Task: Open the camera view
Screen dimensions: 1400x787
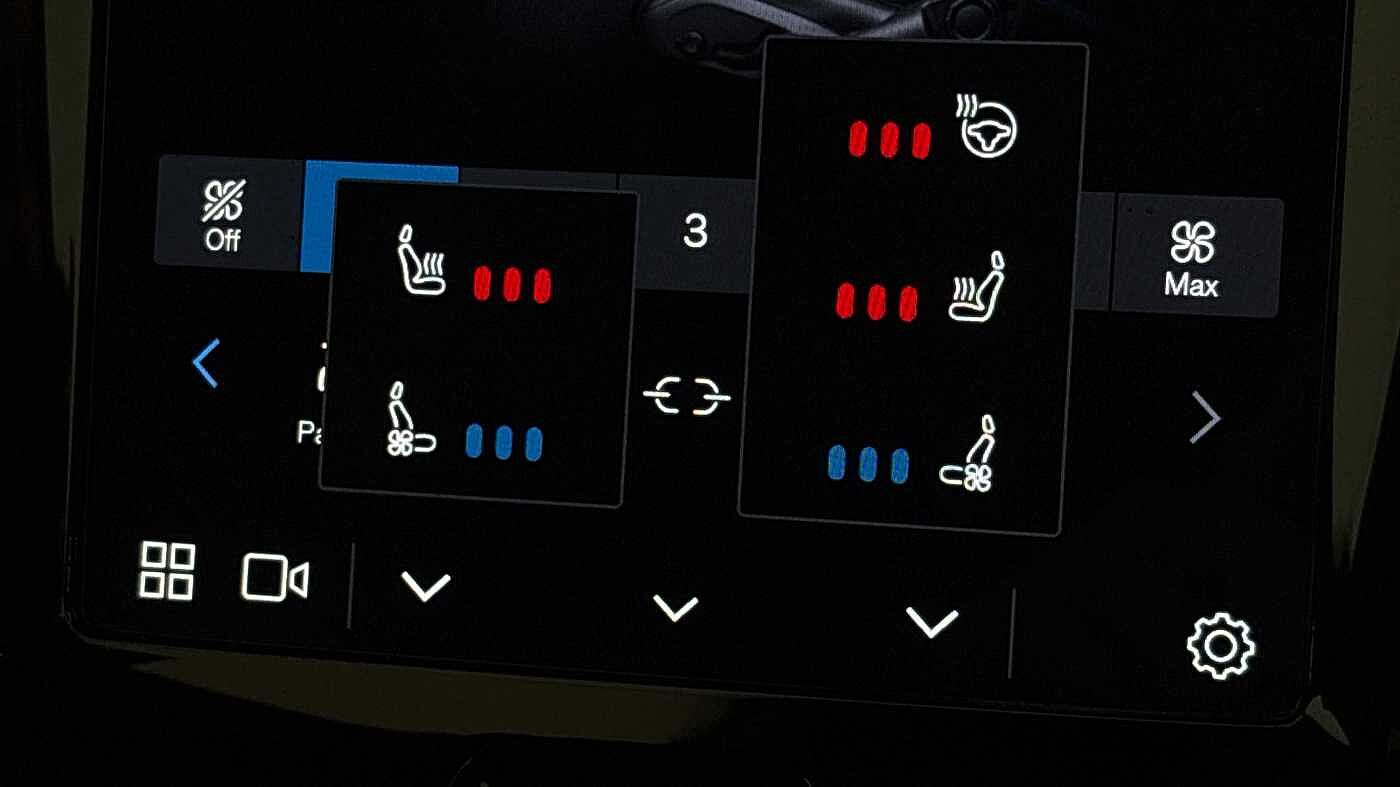Action: pos(275,578)
